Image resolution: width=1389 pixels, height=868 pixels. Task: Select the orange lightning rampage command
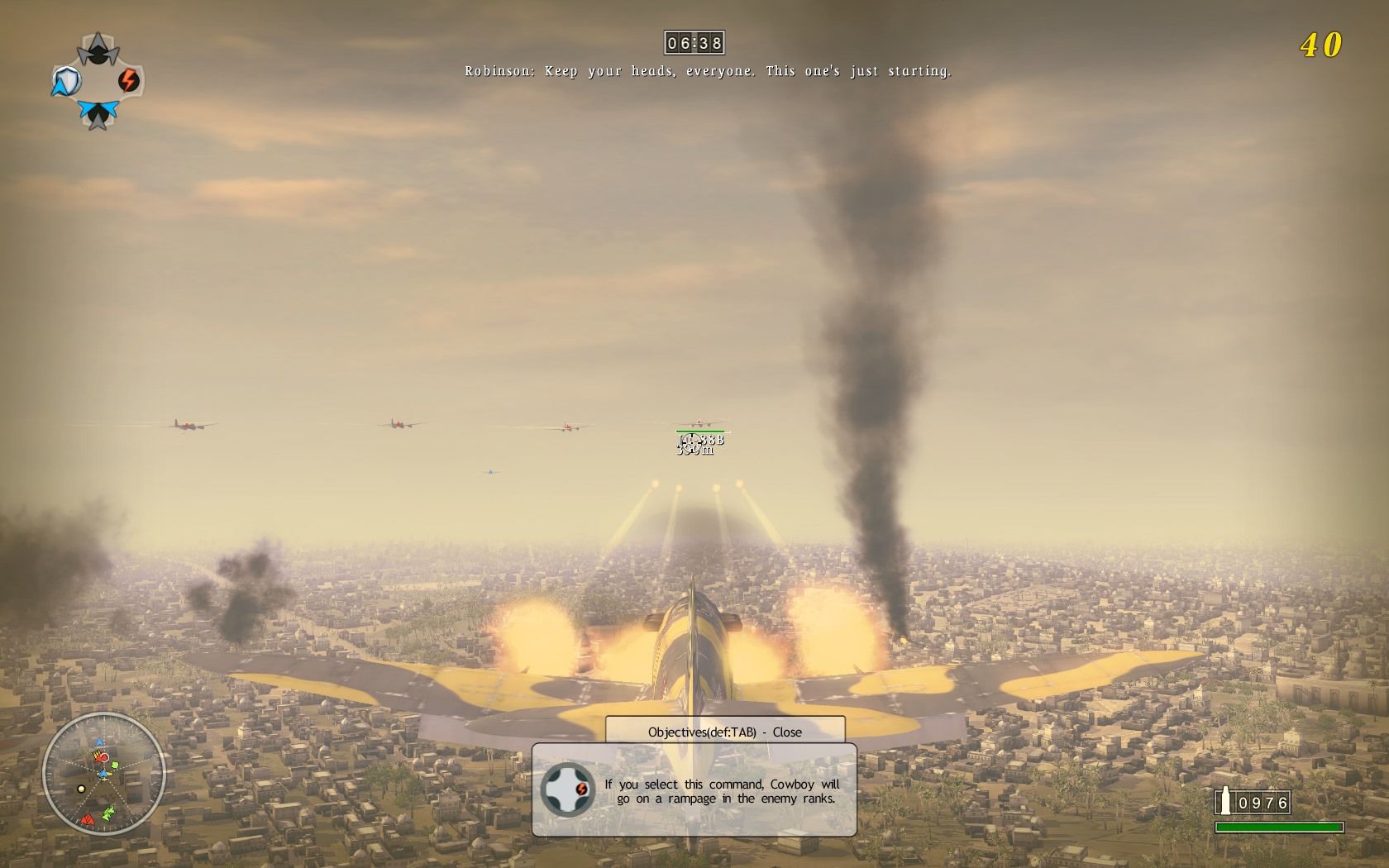pos(129,80)
